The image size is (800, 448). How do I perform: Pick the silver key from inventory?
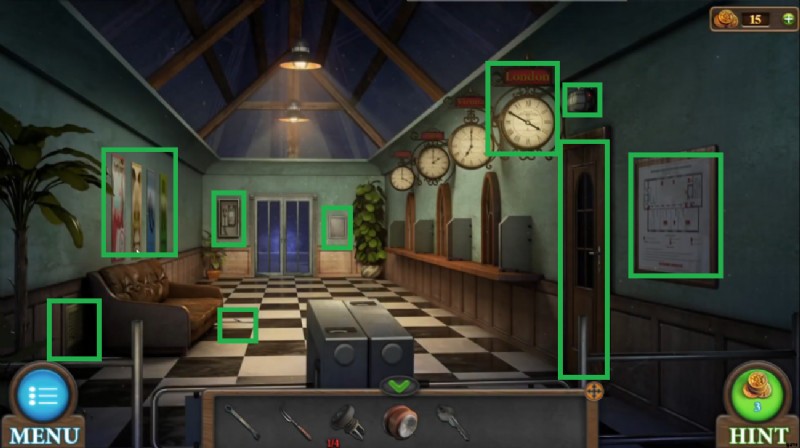point(451,421)
